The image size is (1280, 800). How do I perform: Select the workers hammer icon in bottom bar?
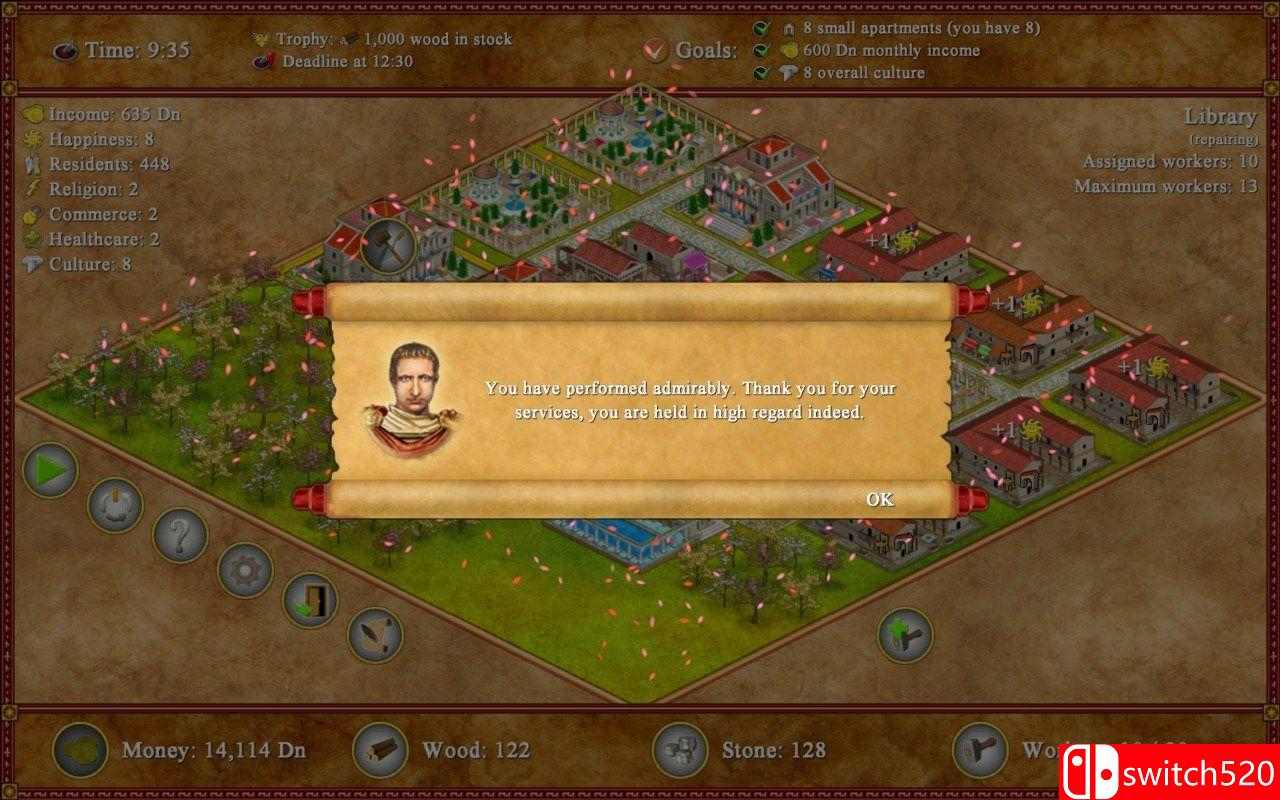pos(980,750)
